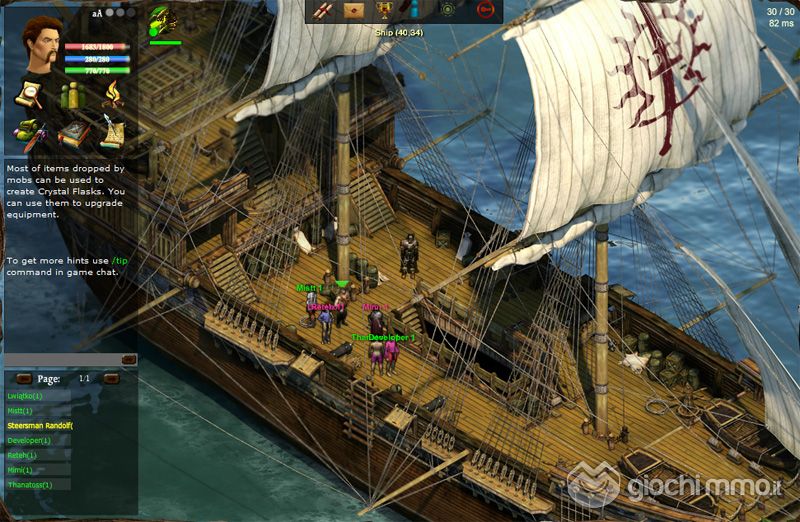
Task: Toggle the aA font size control
Action: tap(97, 14)
